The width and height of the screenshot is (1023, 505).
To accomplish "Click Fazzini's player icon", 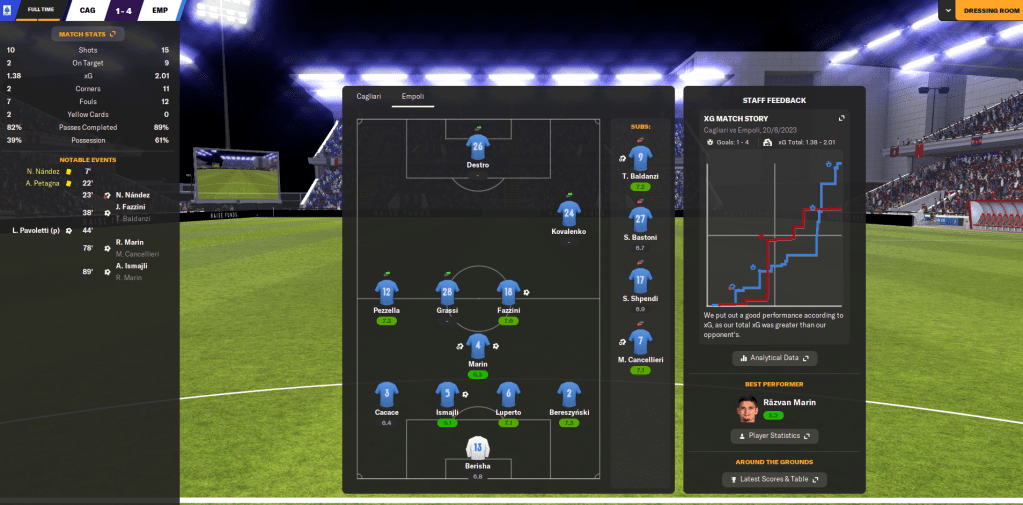I will coord(508,292).
